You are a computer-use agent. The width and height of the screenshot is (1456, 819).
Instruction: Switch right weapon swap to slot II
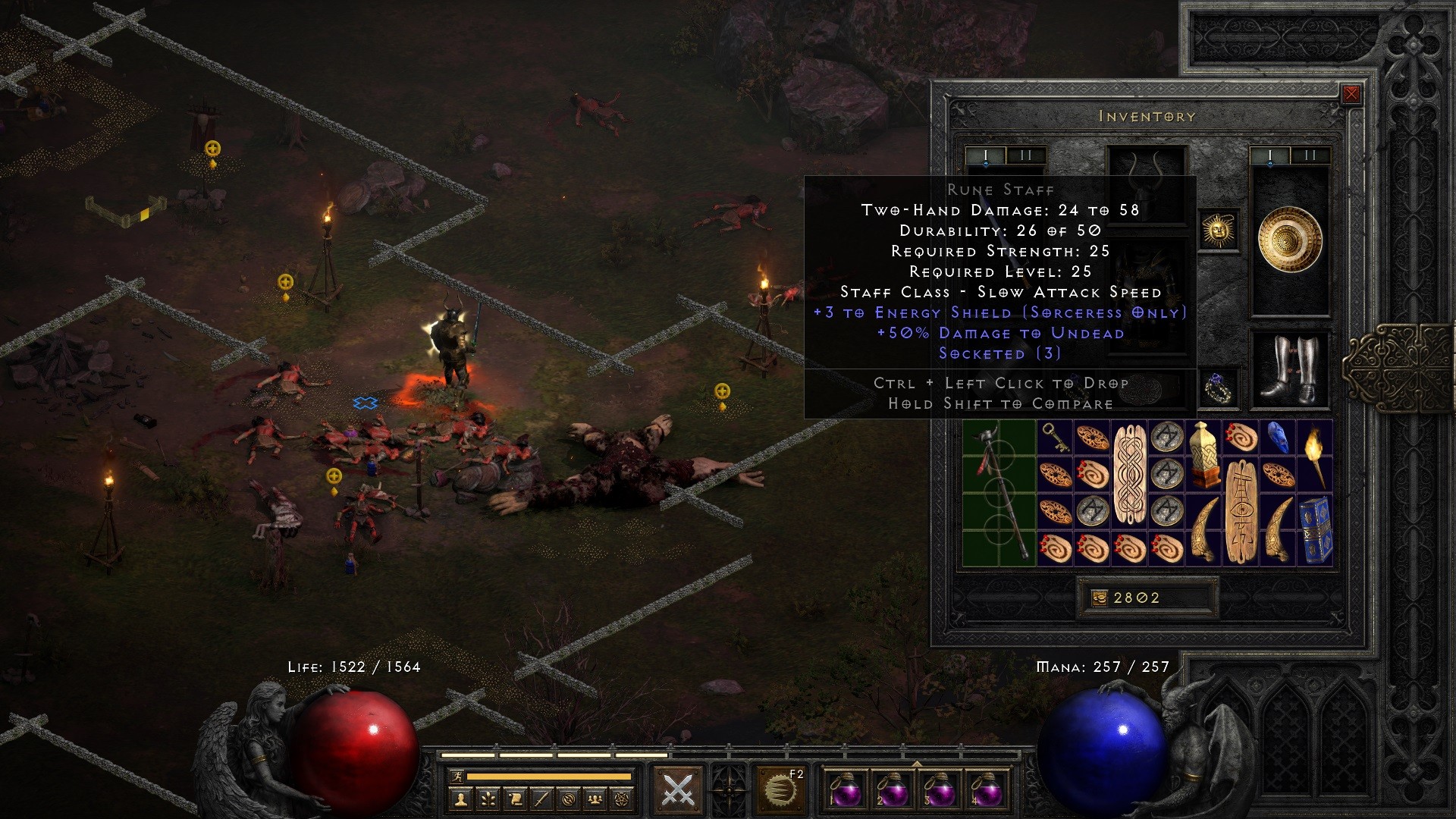(1309, 155)
